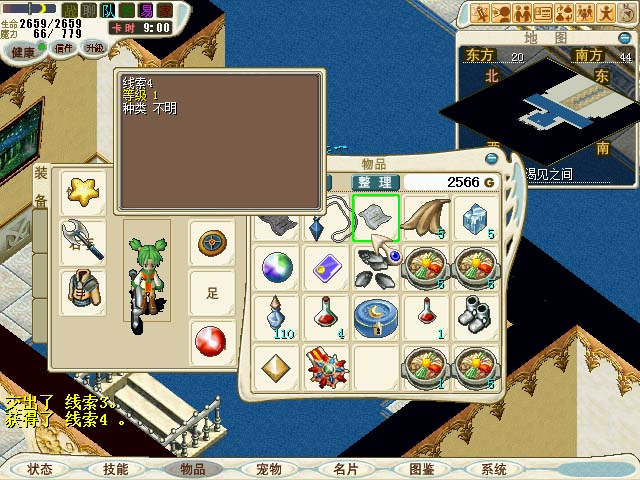
Task: Select the blue moon treasure box
Action: pyautogui.click(x=376, y=315)
